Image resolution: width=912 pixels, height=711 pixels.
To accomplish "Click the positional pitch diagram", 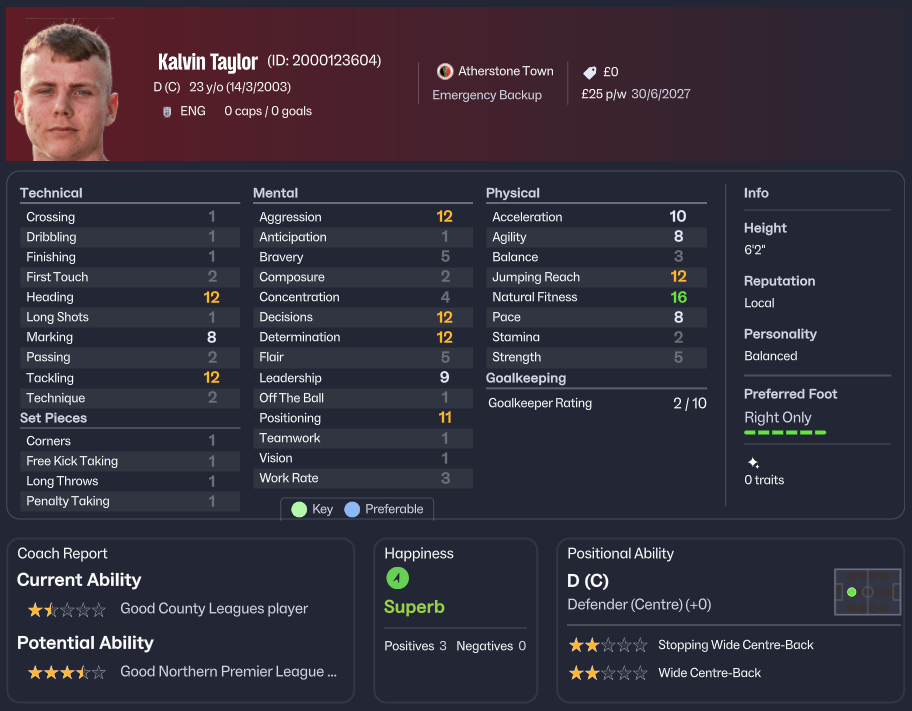I will click(867, 592).
